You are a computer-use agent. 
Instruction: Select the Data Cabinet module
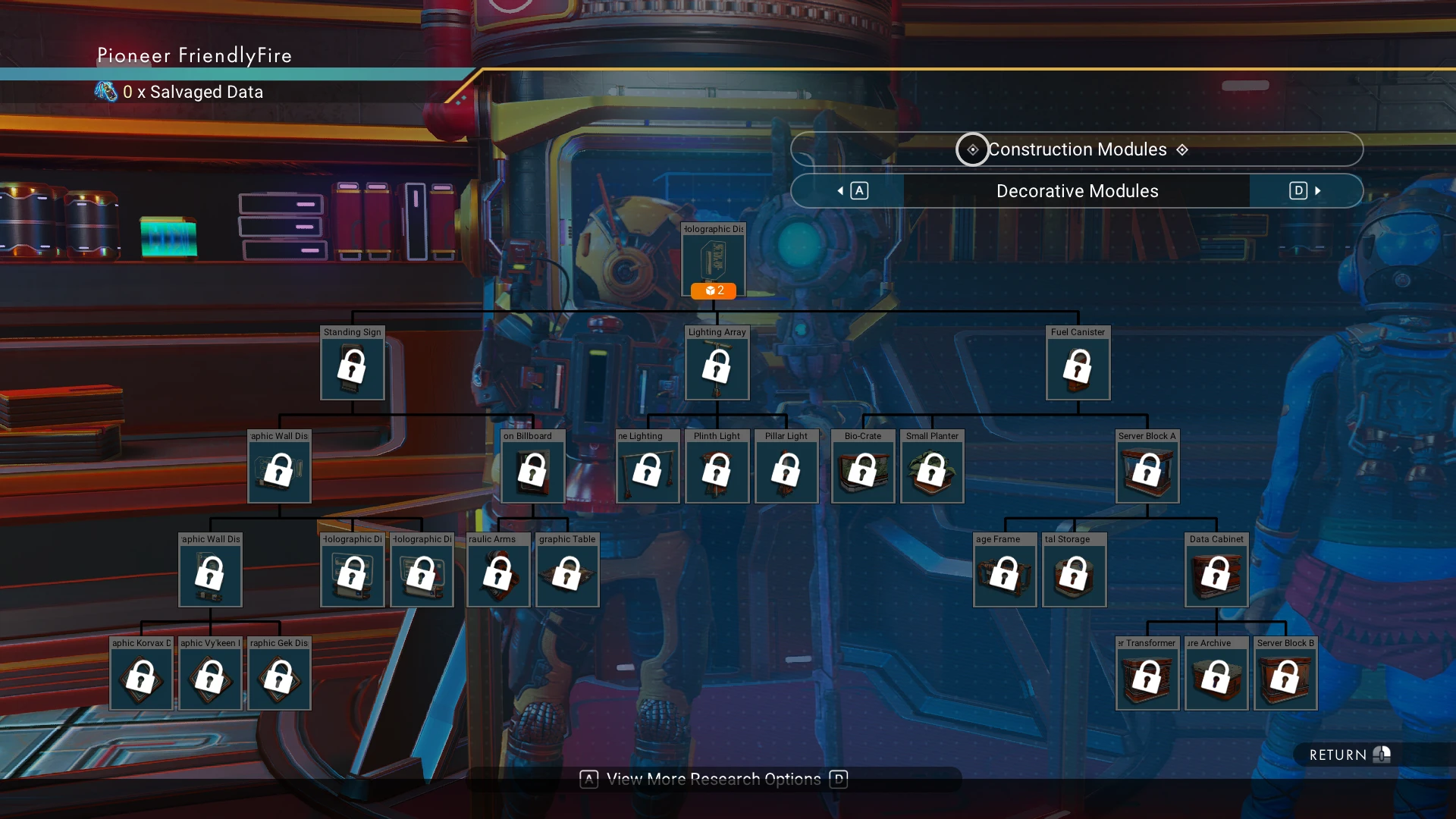(1216, 575)
